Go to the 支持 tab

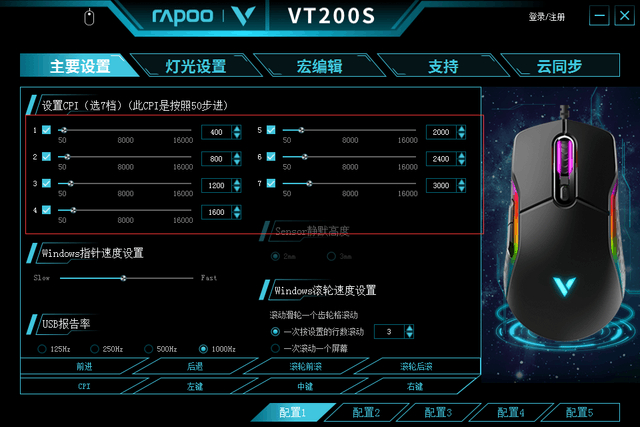pyautogui.click(x=443, y=67)
